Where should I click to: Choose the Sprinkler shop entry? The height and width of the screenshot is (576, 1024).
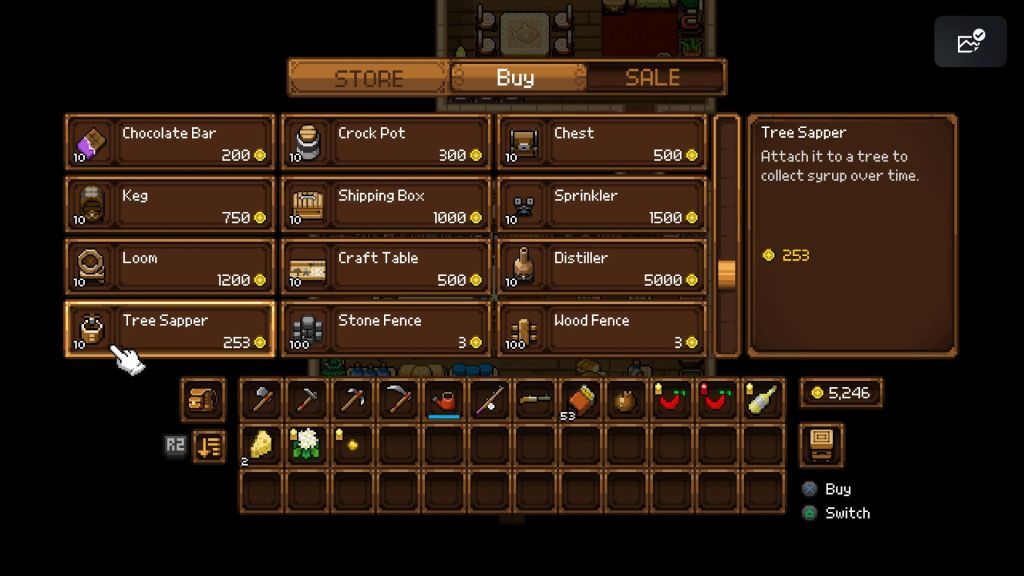point(602,205)
